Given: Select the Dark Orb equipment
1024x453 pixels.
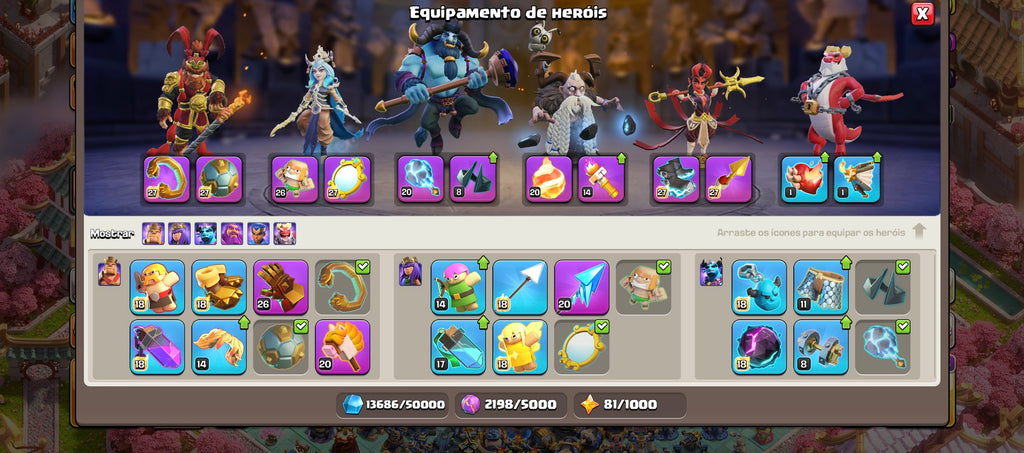Looking at the screenshot, I should pyautogui.click(x=759, y=347).
